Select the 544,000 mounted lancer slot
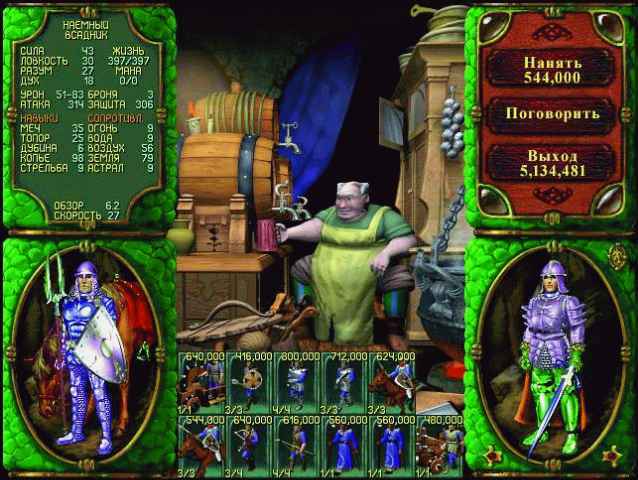 coord(201,445)
